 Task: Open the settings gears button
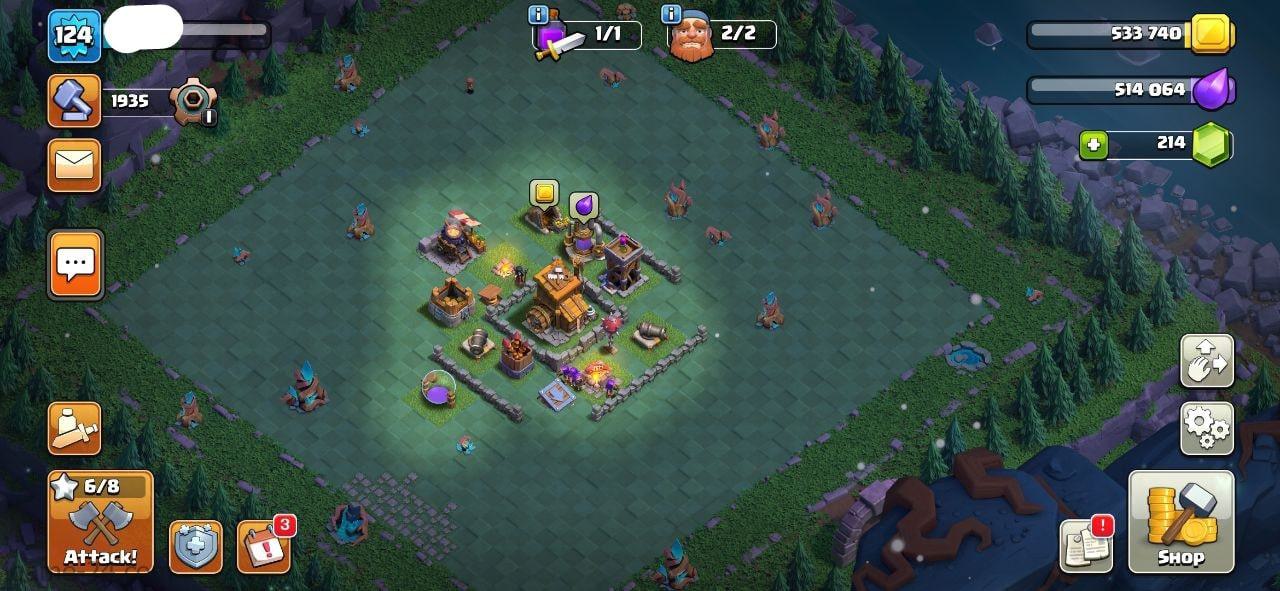pos(1207,428)
